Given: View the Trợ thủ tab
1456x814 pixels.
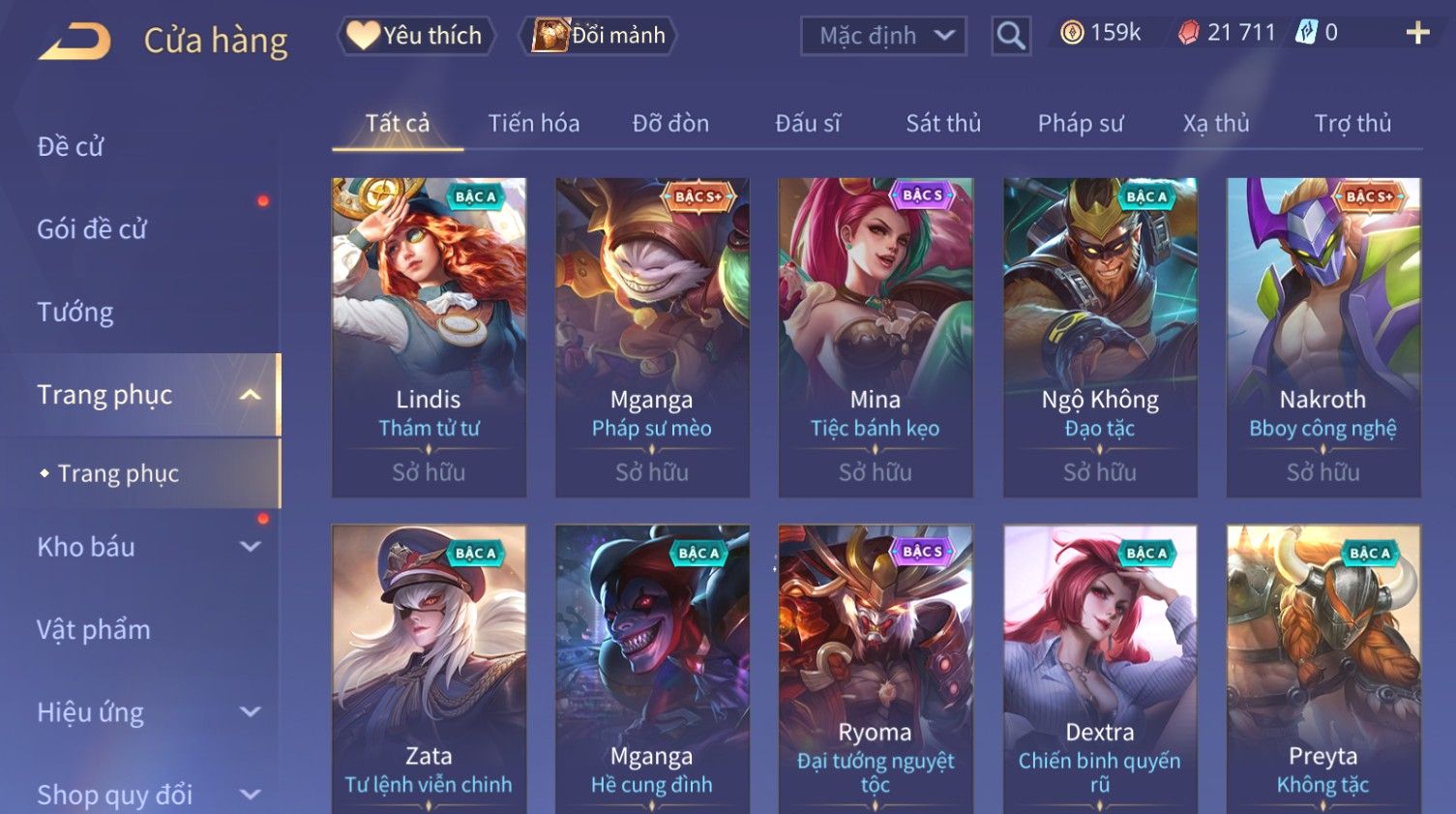Looking at the screenshot, I should click(1352, 124).
